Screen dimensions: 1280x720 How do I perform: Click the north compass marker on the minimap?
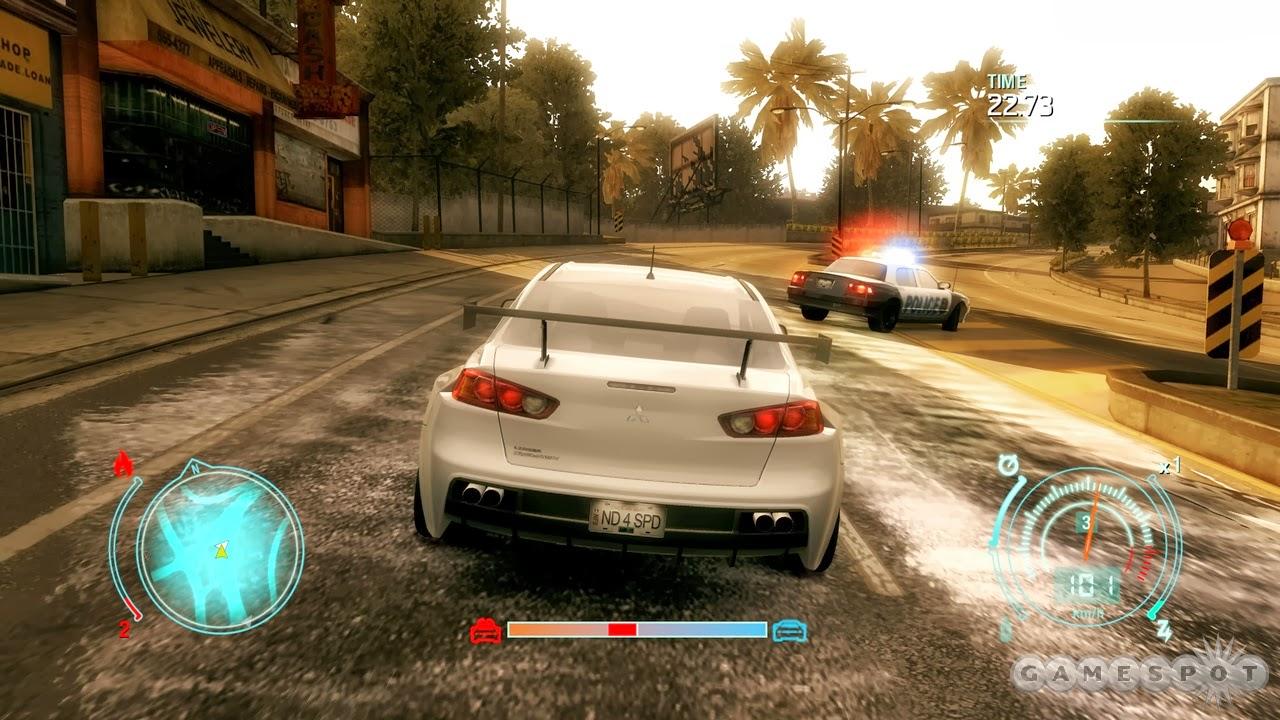coord(195,468)
